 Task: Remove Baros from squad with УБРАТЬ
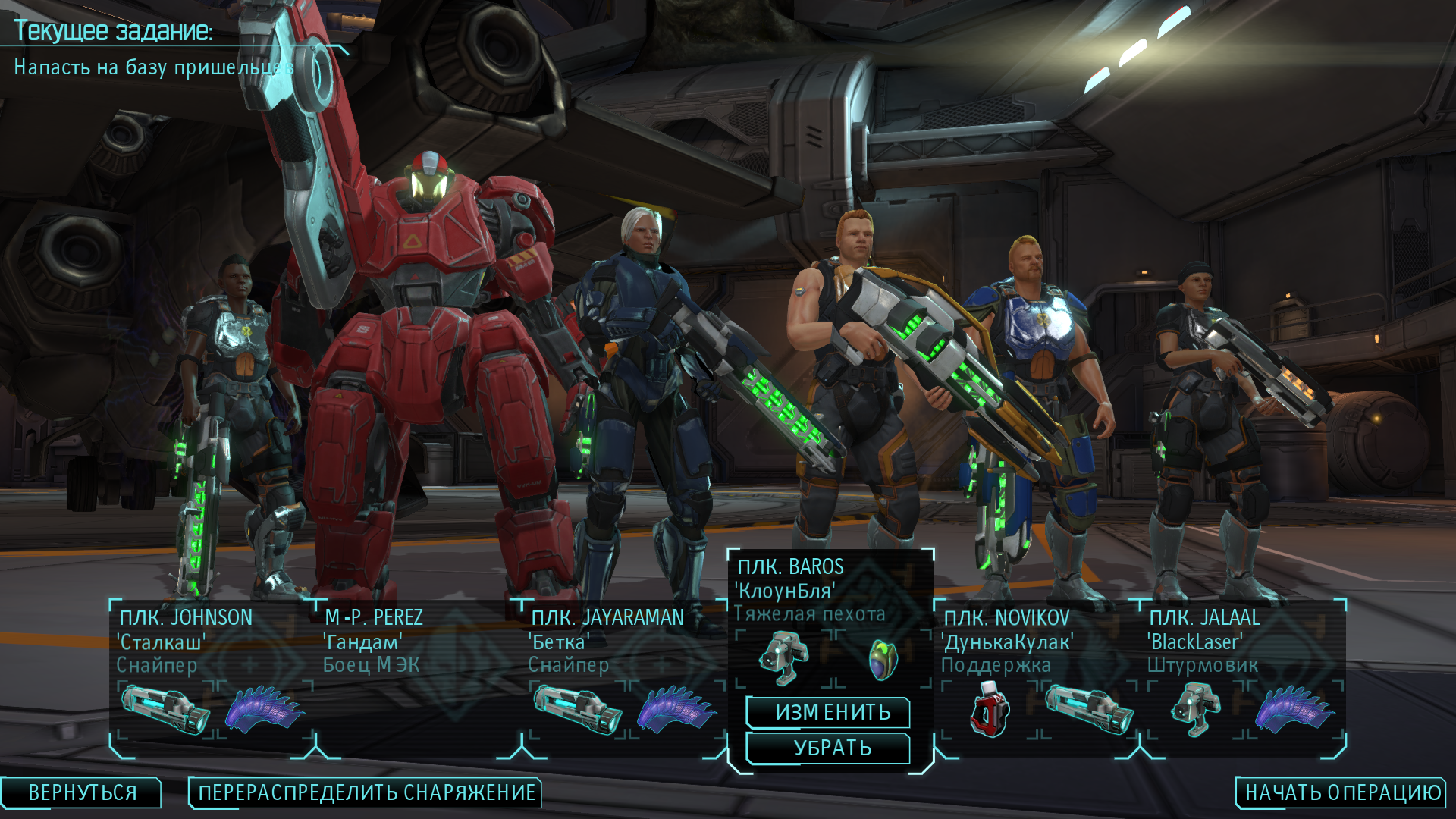coord(832,748)
